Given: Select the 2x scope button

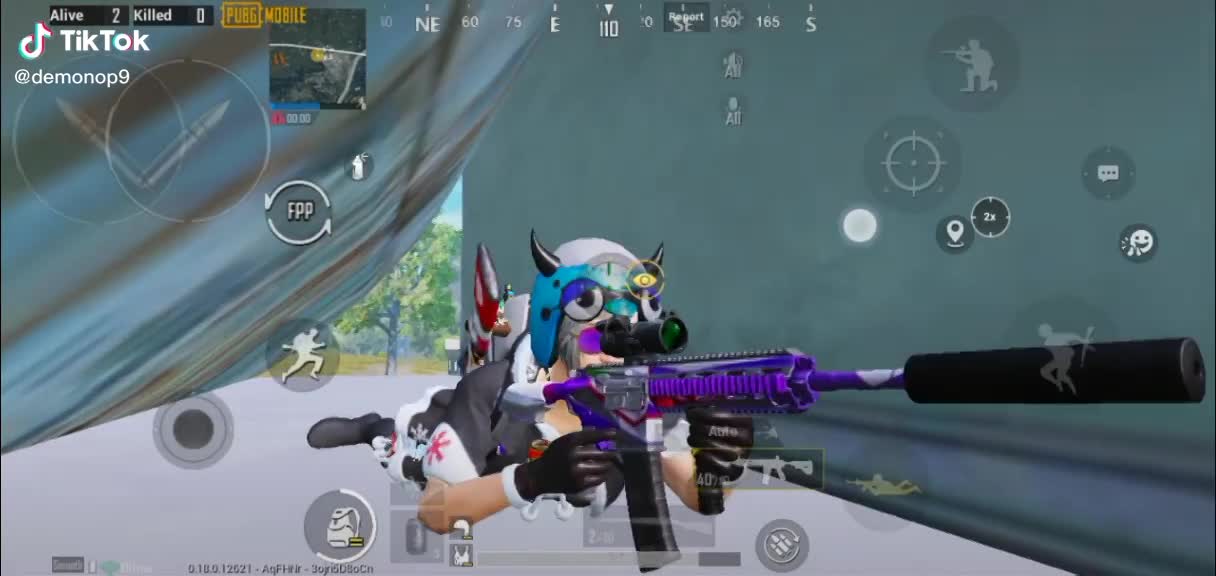Looking at the screenshot, I should 990,217.
